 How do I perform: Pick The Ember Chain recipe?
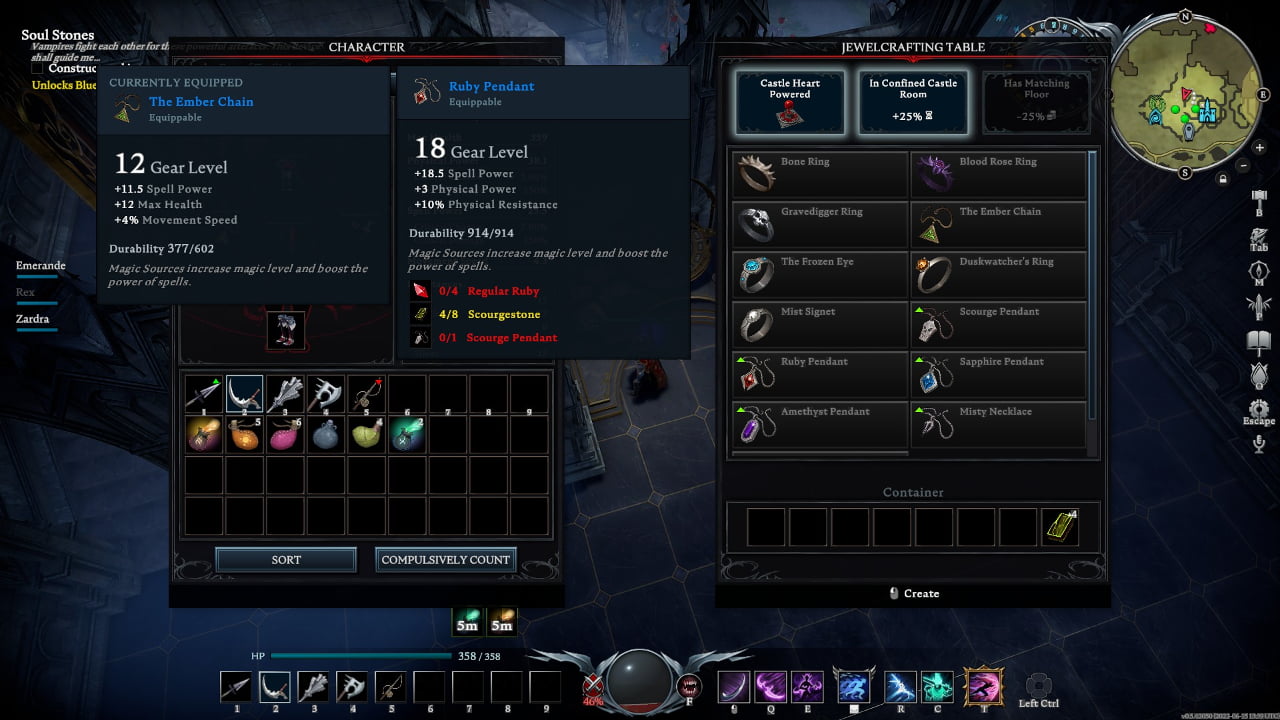(x=998, y=225)
